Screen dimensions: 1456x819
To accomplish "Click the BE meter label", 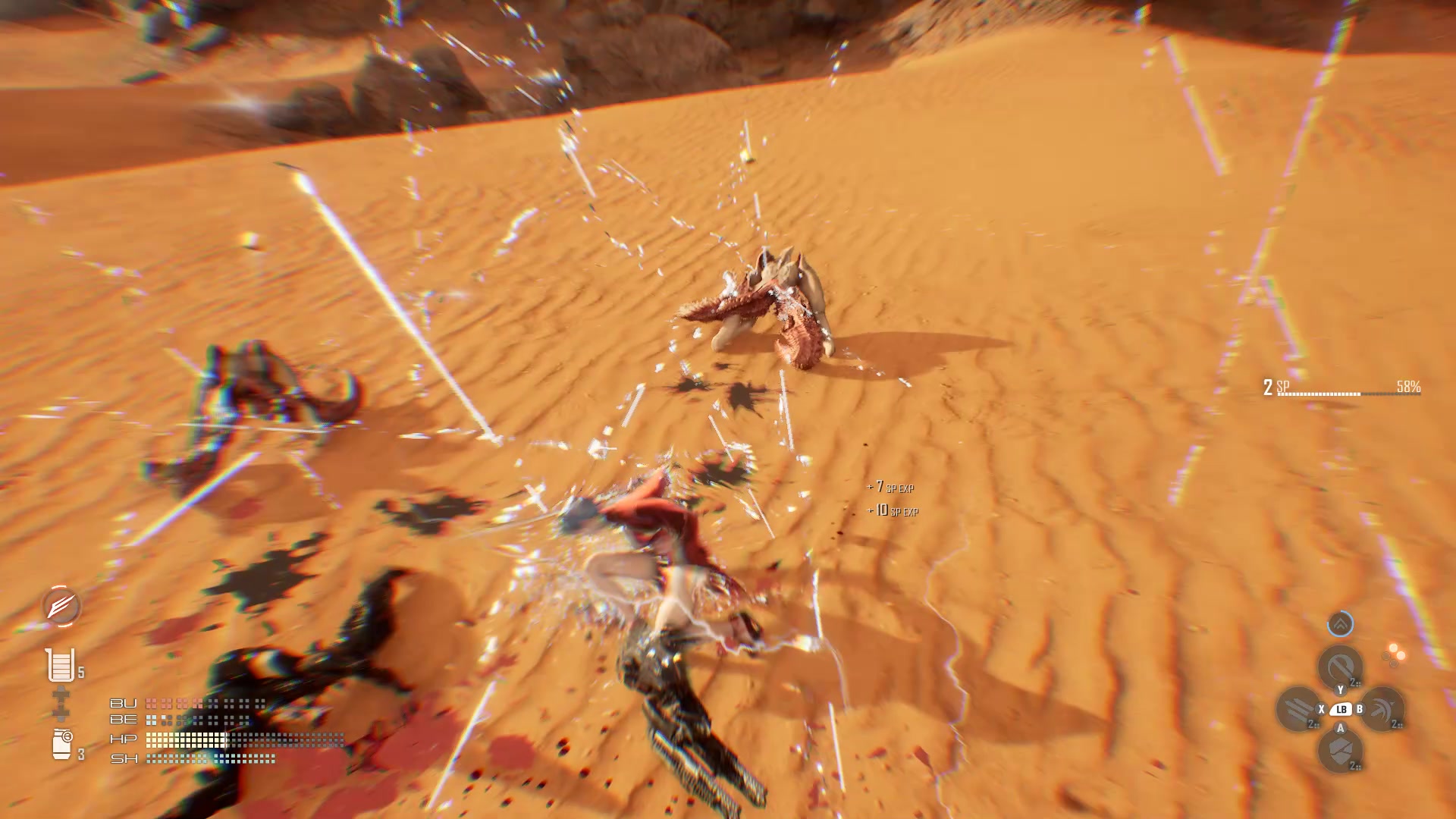I will click(124, 720).
